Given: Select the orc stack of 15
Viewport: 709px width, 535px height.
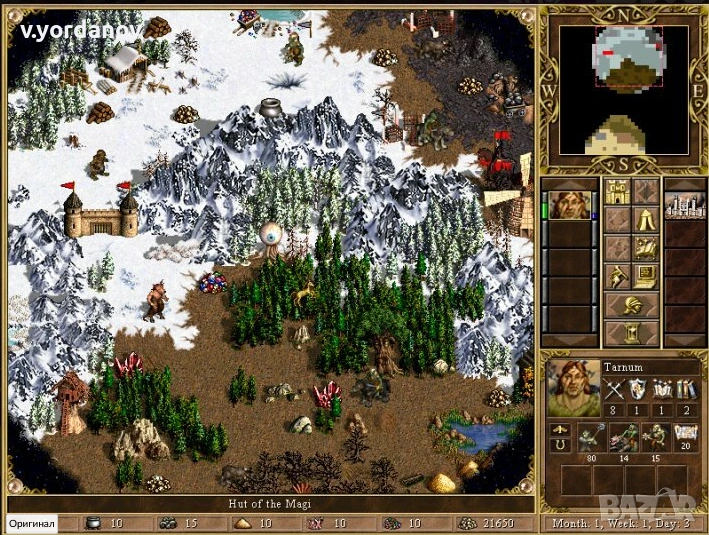Looking at the screenshot, I should click(653, 436).
